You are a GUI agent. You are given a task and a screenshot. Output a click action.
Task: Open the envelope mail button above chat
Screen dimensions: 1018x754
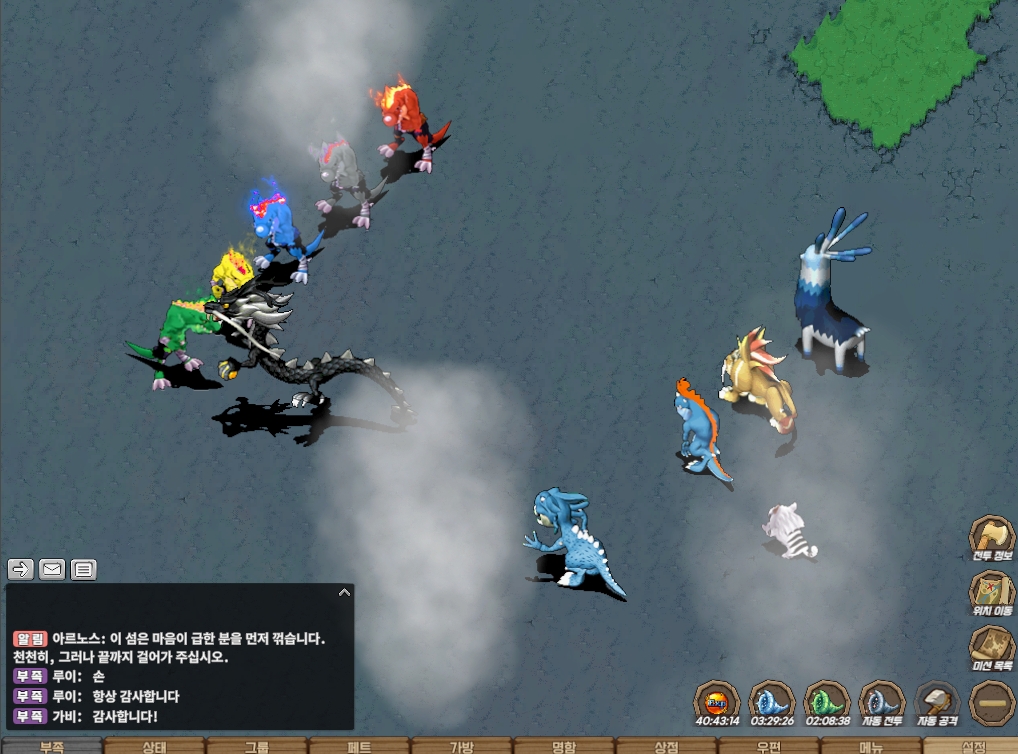coord(52,569)
